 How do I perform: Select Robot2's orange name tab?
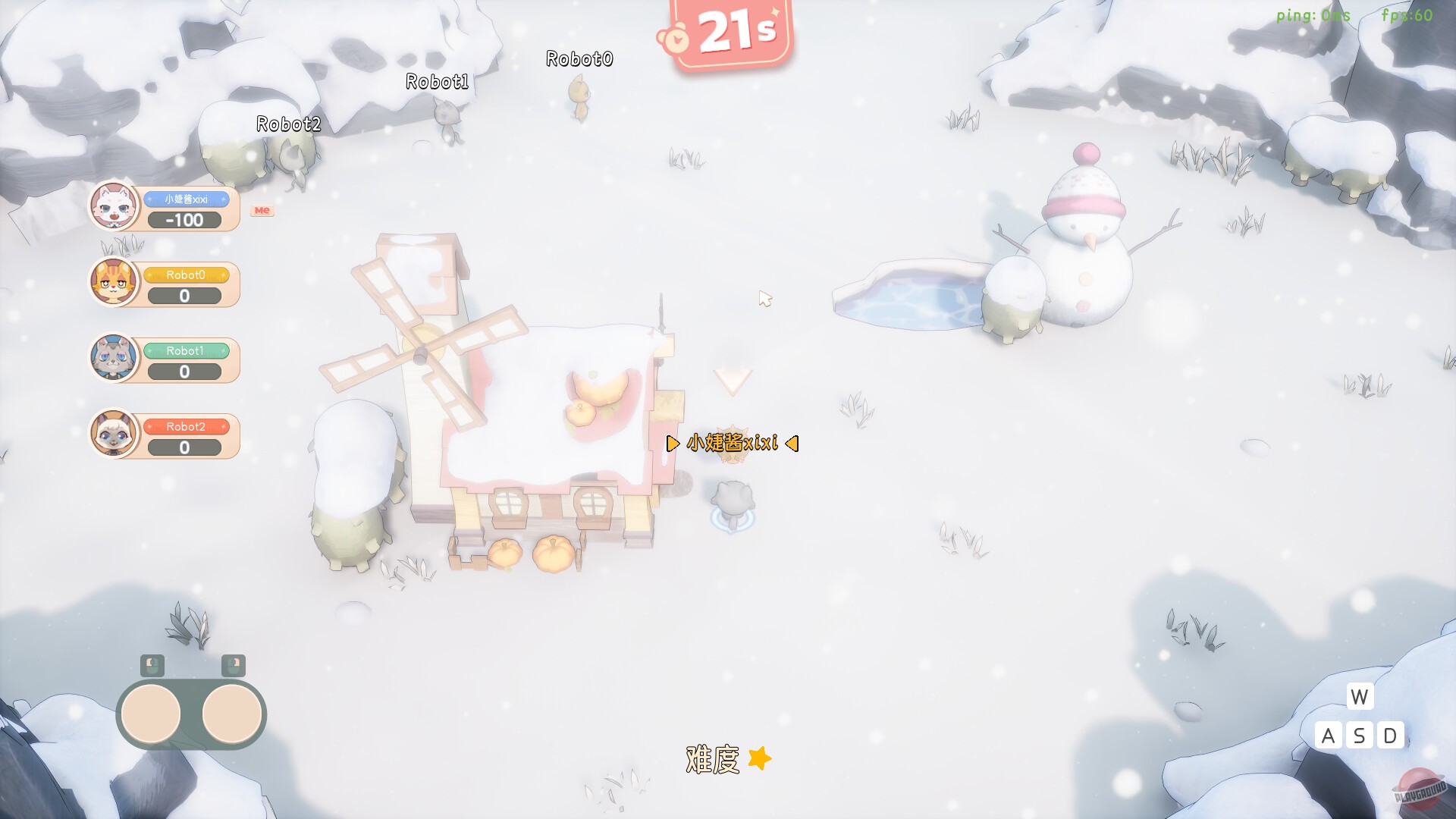tap(184, 427)
